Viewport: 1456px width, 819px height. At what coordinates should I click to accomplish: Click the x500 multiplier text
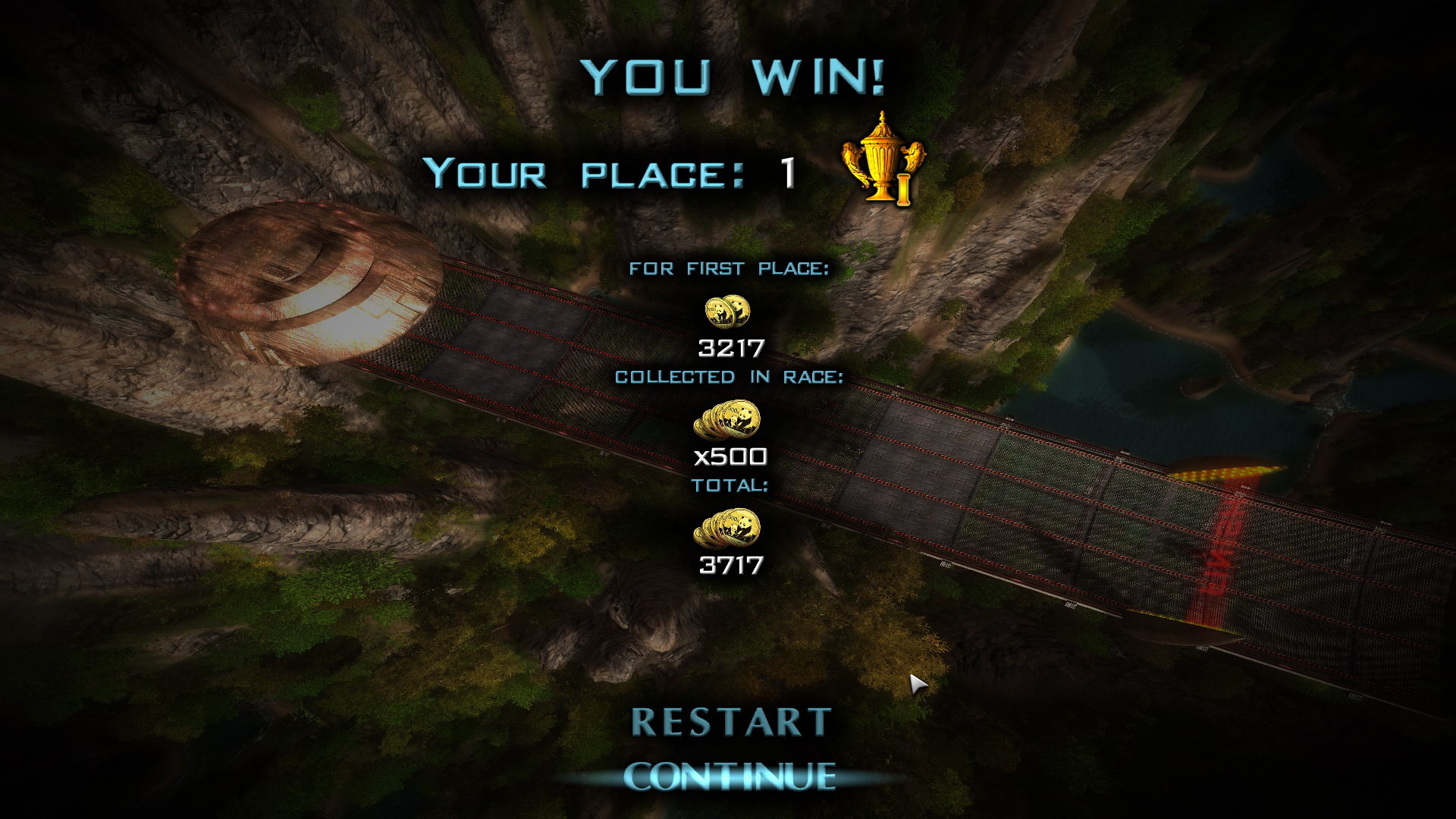[x=730, y=458]
